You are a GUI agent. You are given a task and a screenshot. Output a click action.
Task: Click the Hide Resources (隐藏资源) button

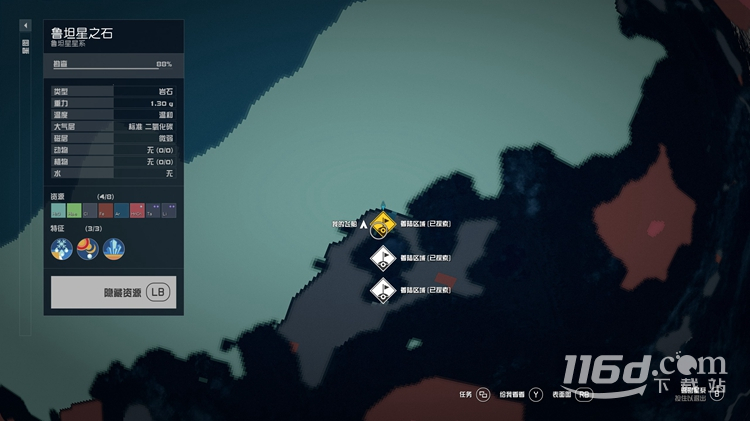point(113,292)
